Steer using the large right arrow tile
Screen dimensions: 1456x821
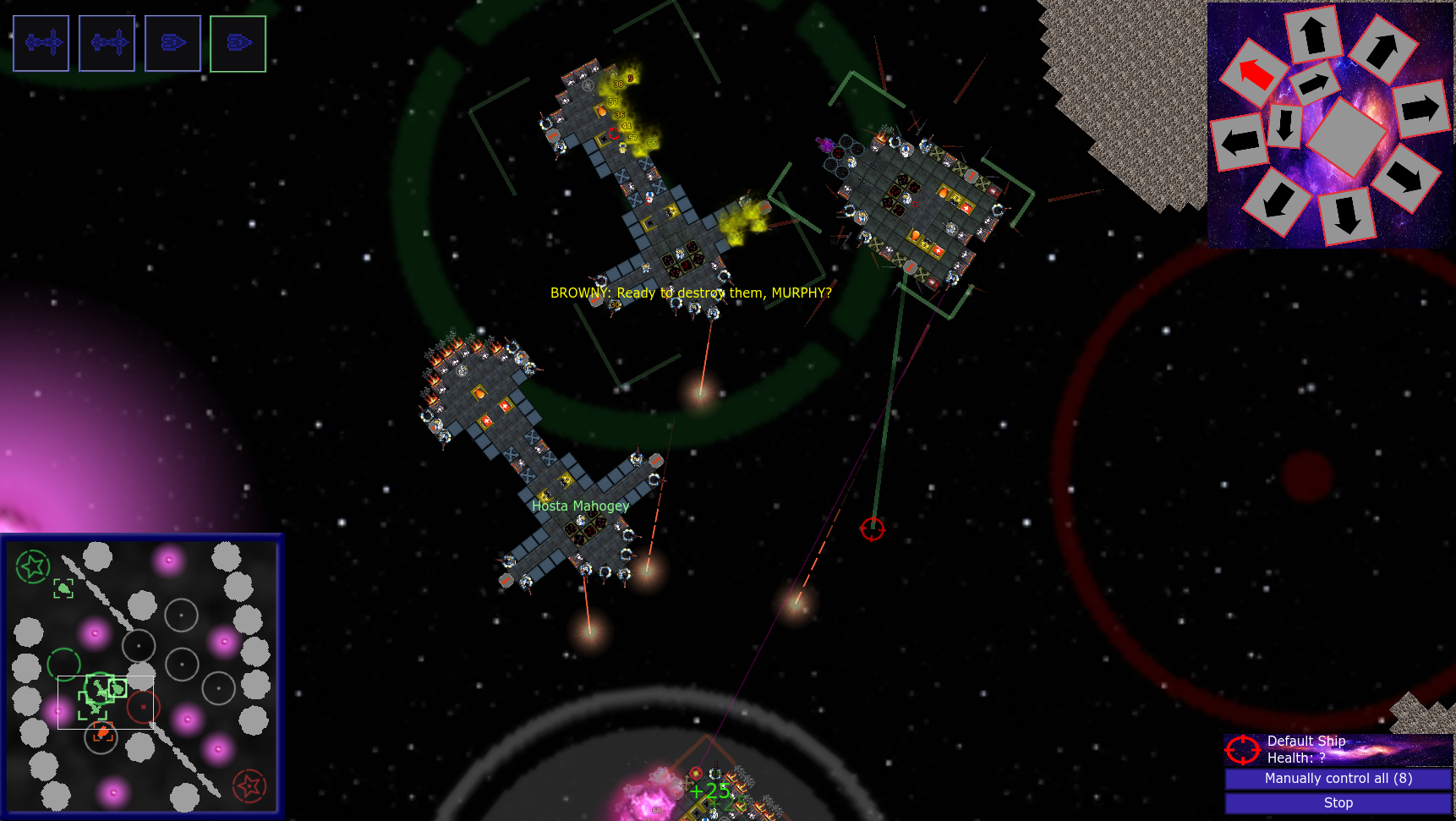point(1420,108)
